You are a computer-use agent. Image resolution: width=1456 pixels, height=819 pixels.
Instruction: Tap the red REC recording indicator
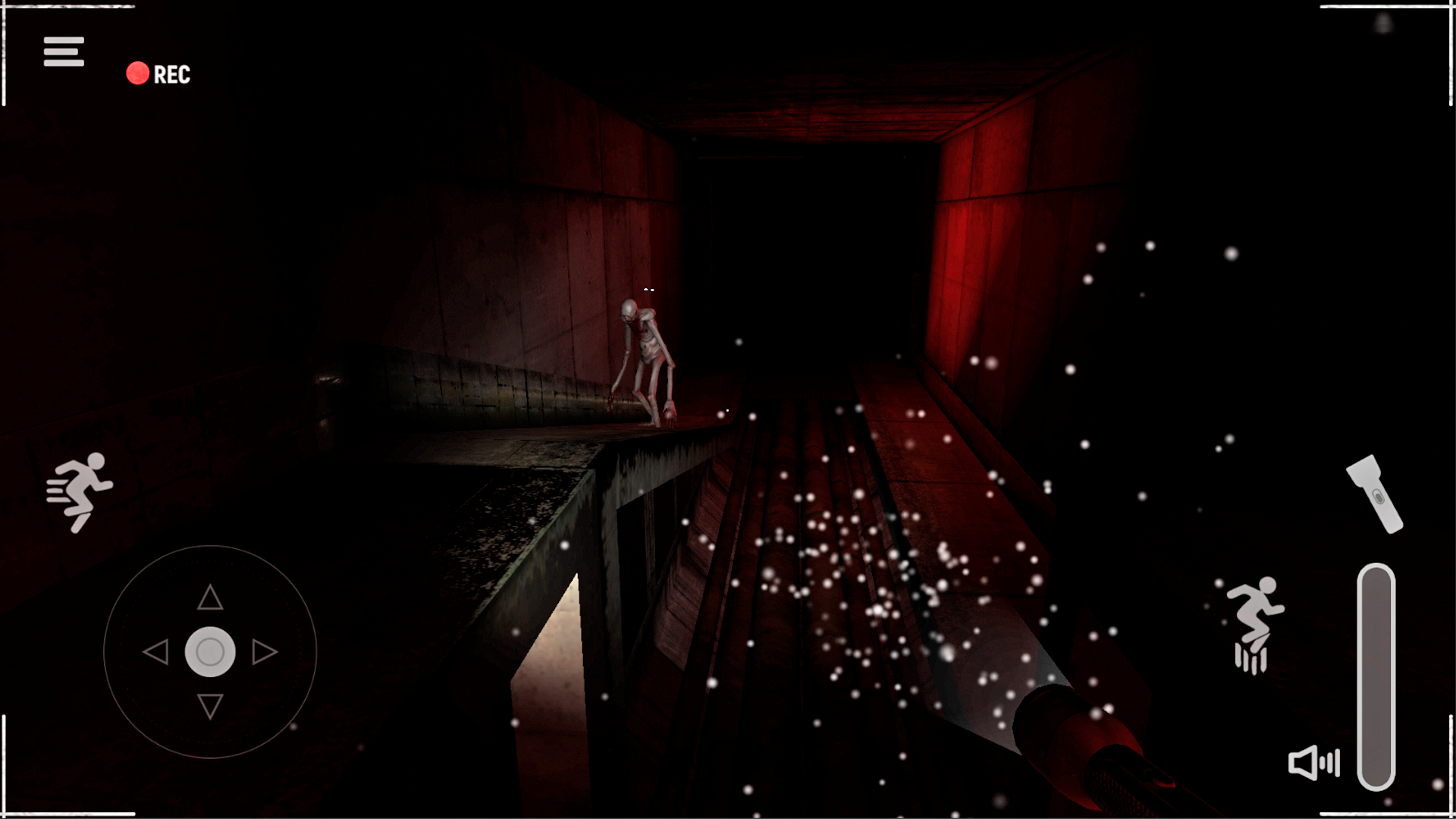(138, 74)
